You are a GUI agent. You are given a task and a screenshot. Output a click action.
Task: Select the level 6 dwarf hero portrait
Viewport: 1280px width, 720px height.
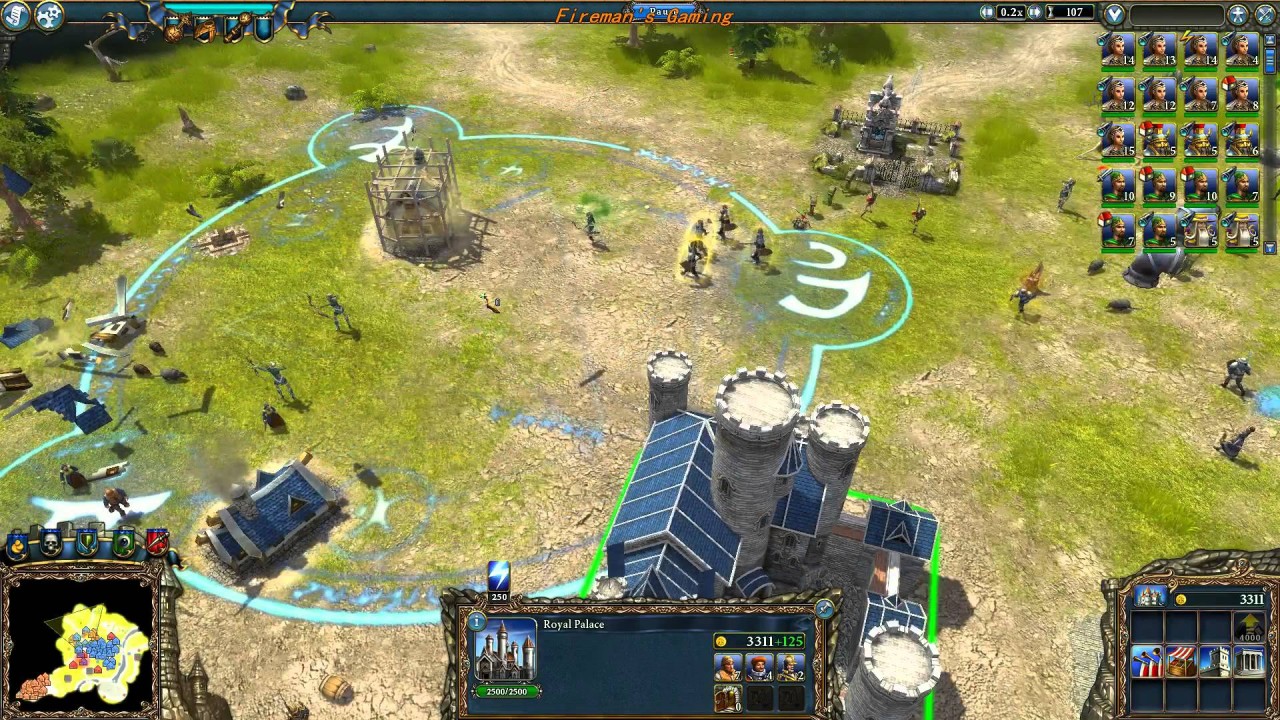(1242, 140)
